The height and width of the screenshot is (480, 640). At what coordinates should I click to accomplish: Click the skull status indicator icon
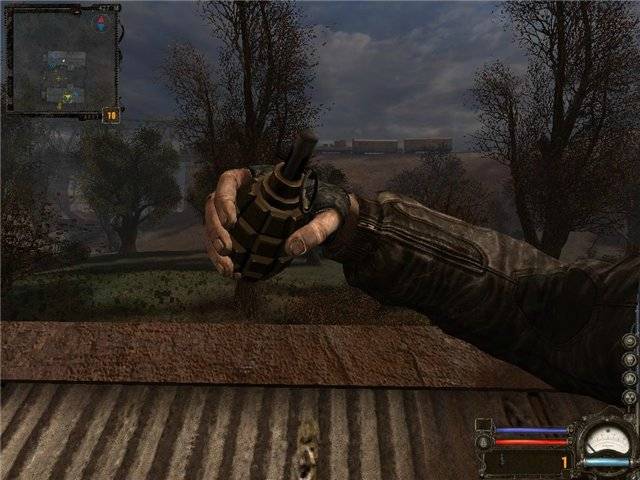click(x=630, y=359)
